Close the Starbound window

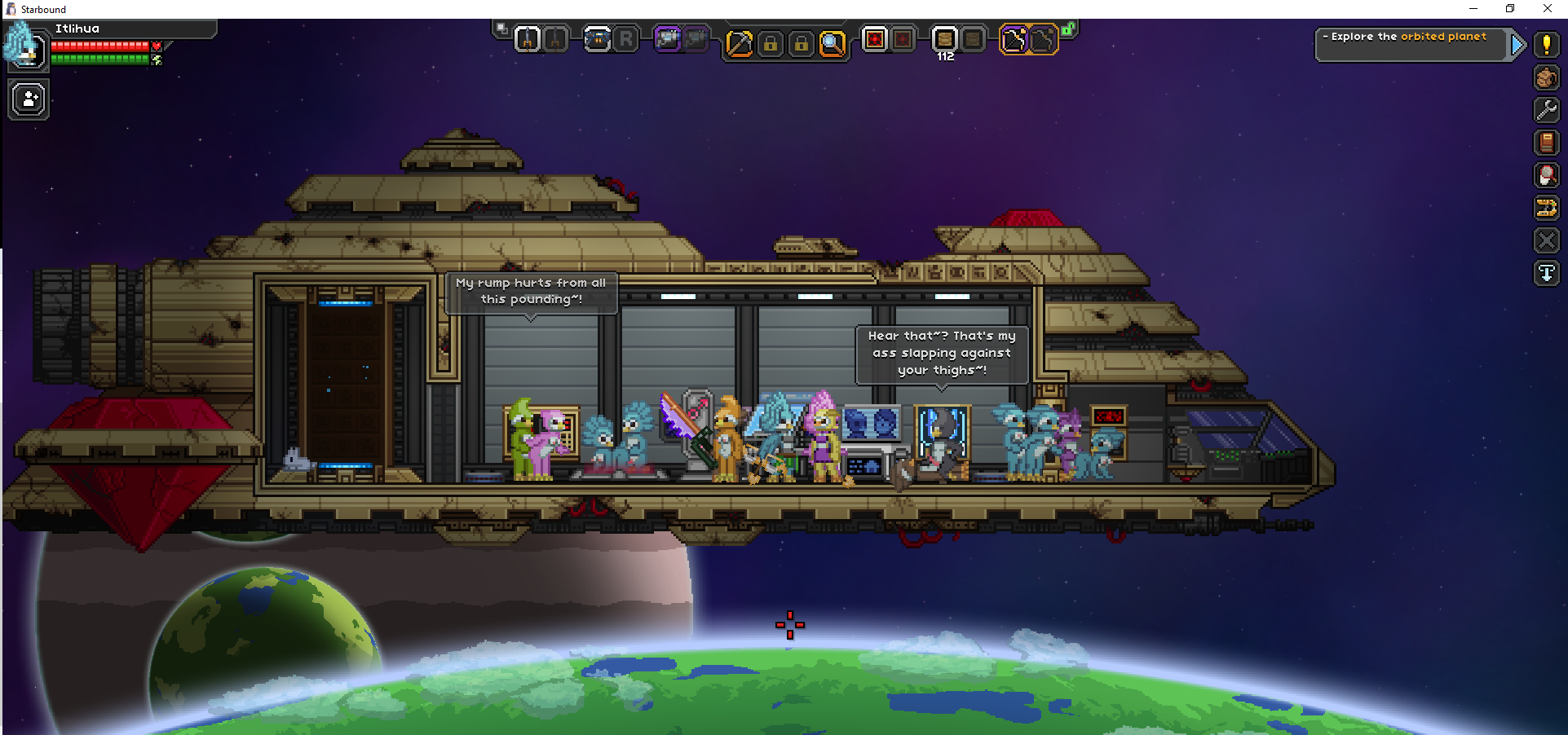(x=1547, y=9)
